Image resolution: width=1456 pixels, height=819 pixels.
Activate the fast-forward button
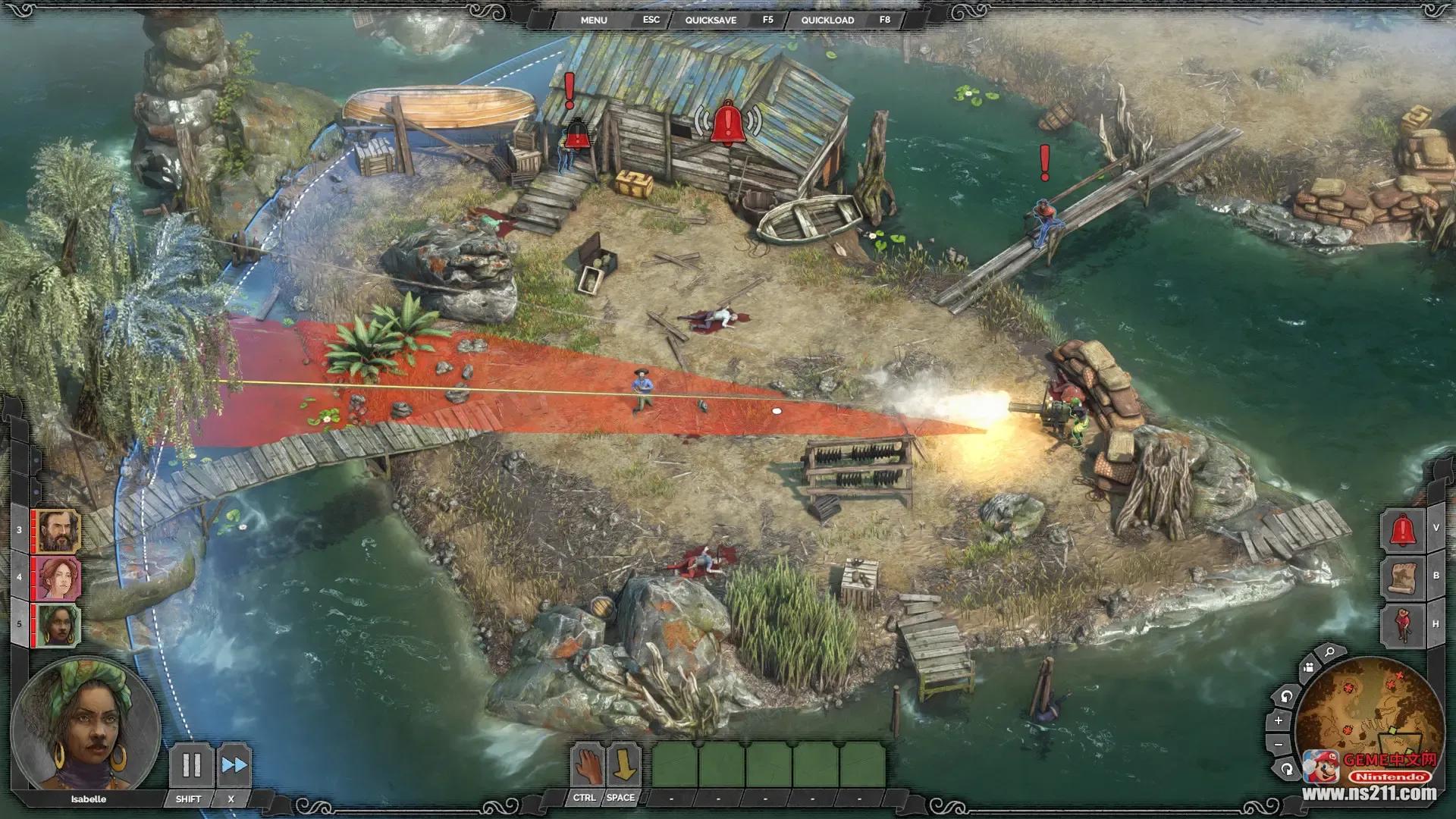tap(234, 765)
